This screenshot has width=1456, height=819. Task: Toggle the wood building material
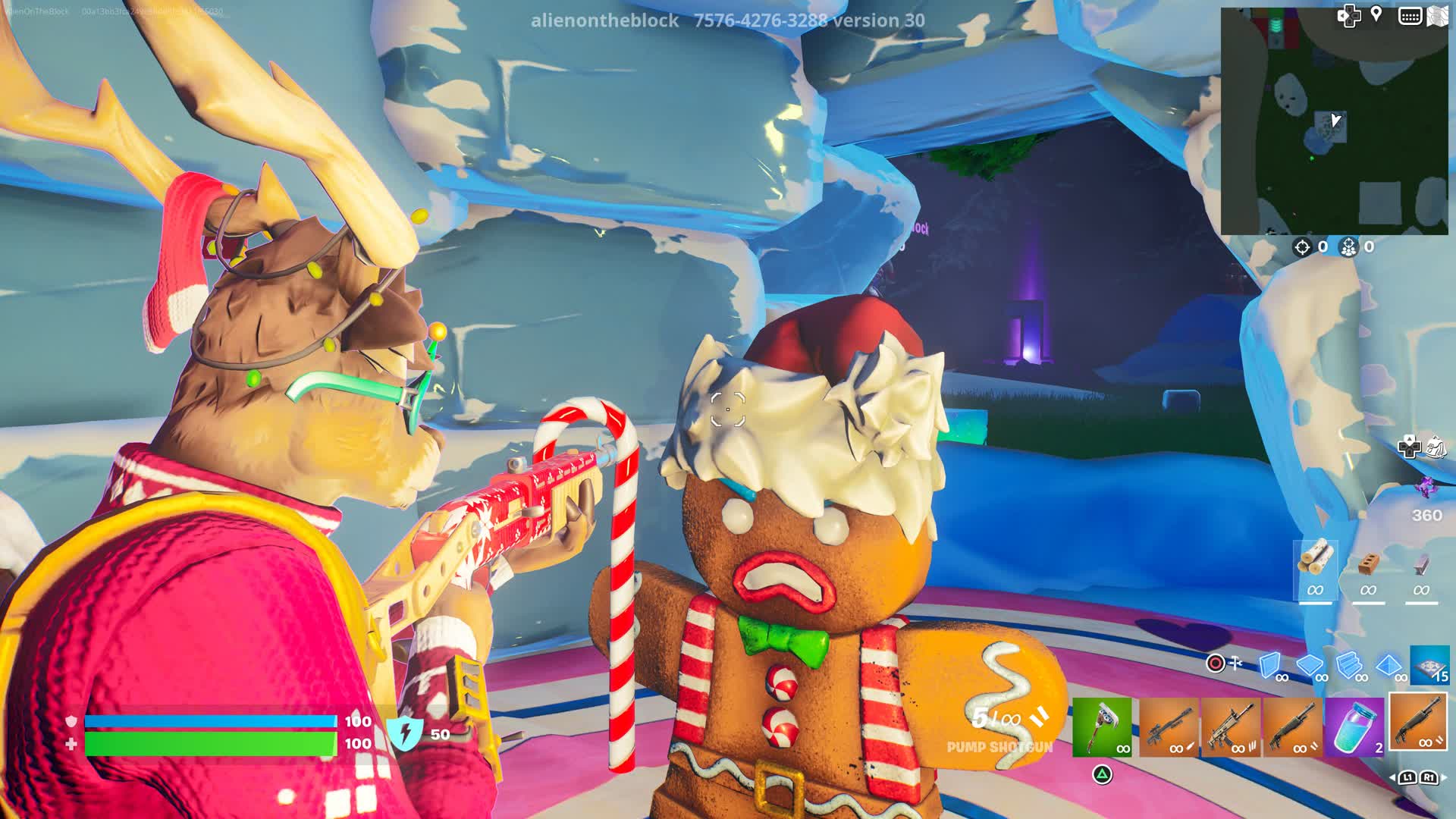click(1316, 558)
